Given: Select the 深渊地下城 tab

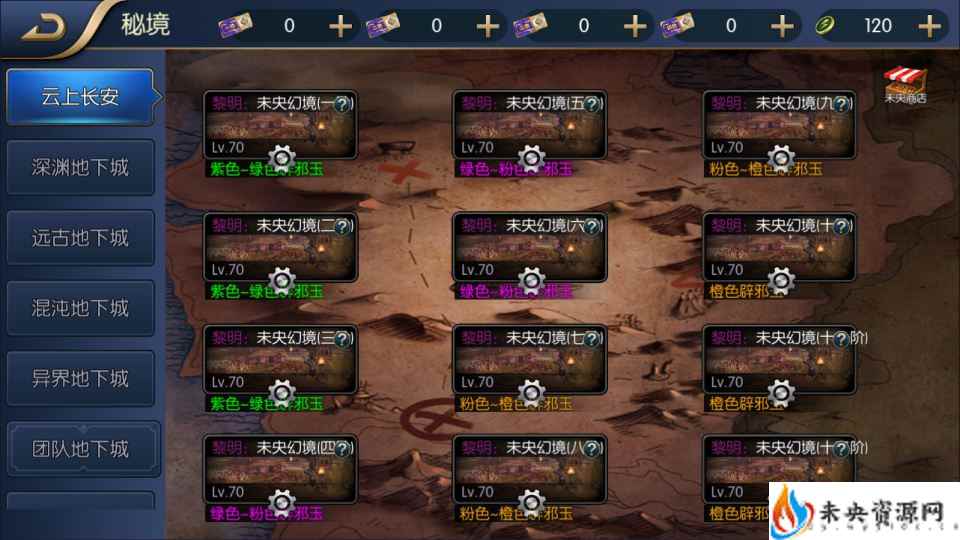Looking at the screenshot, I should point(80,167).
